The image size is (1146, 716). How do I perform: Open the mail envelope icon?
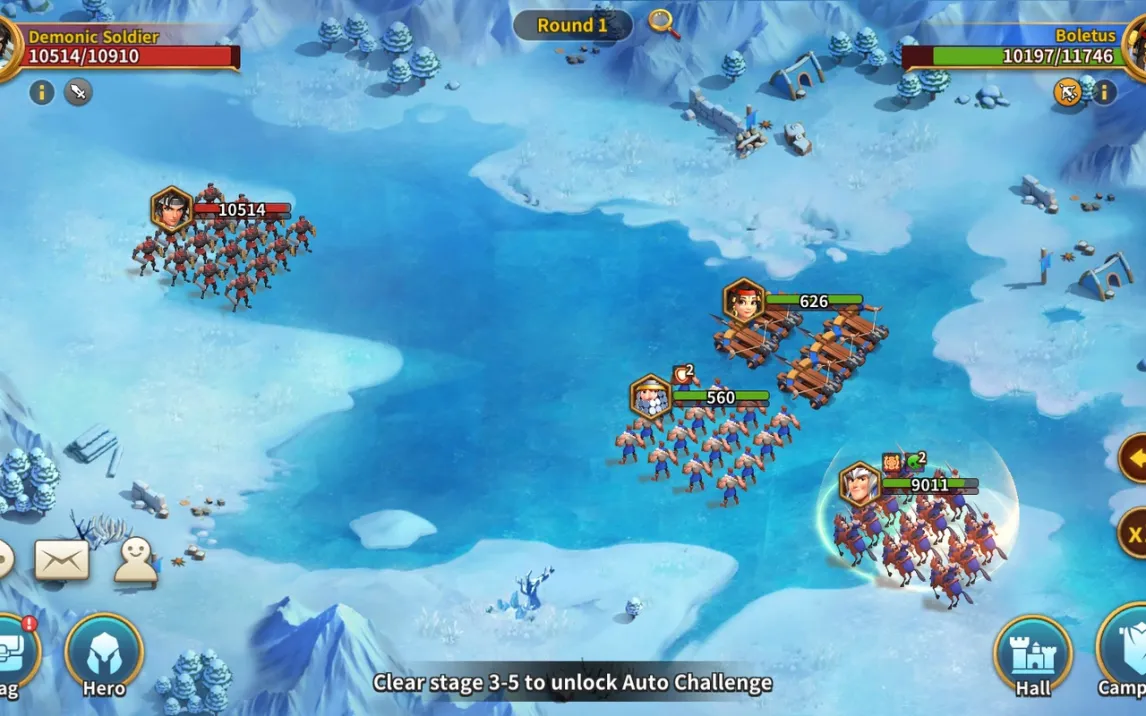[x=62, y=560]
